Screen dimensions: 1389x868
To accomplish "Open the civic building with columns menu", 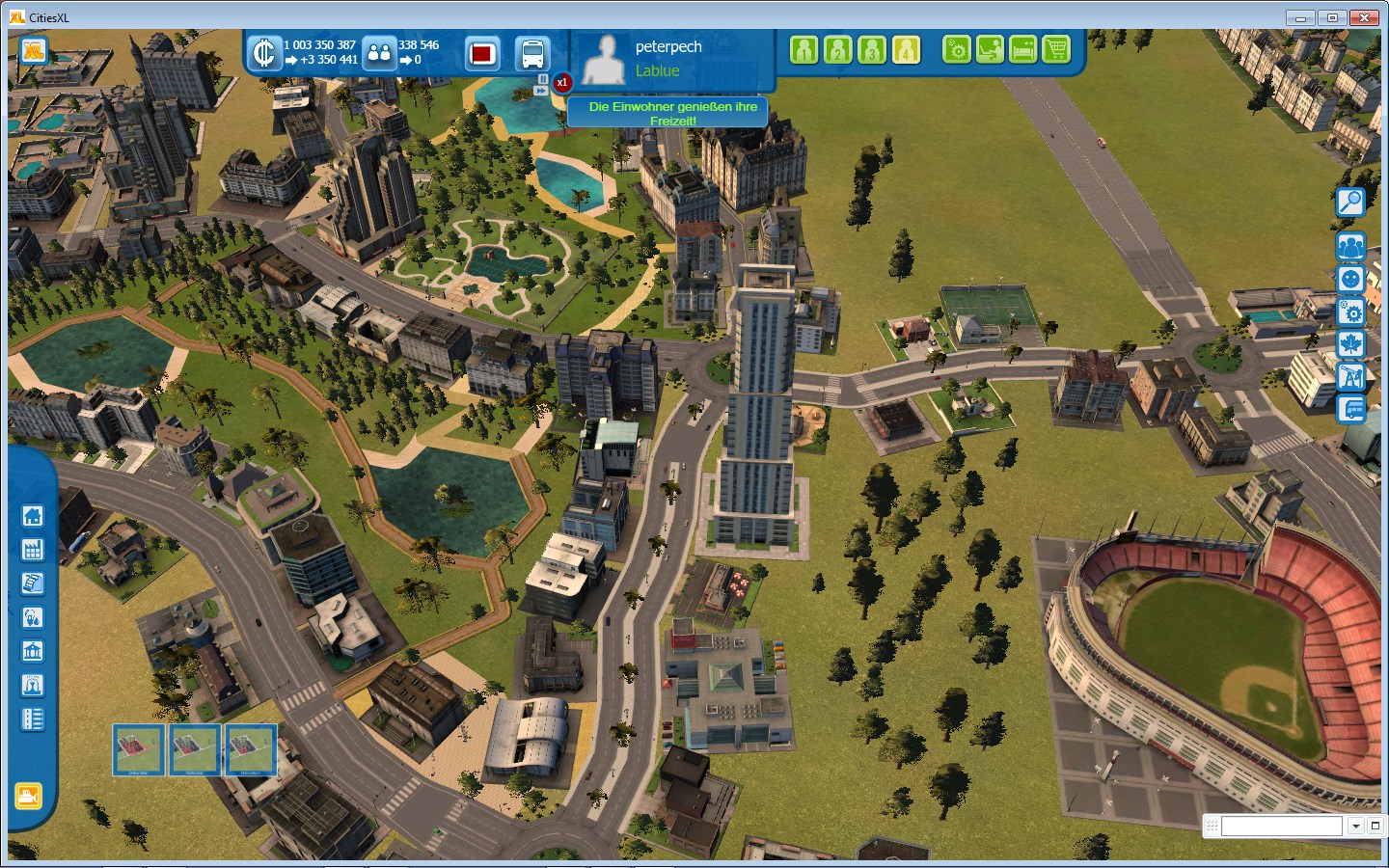I will click(32, 652).
